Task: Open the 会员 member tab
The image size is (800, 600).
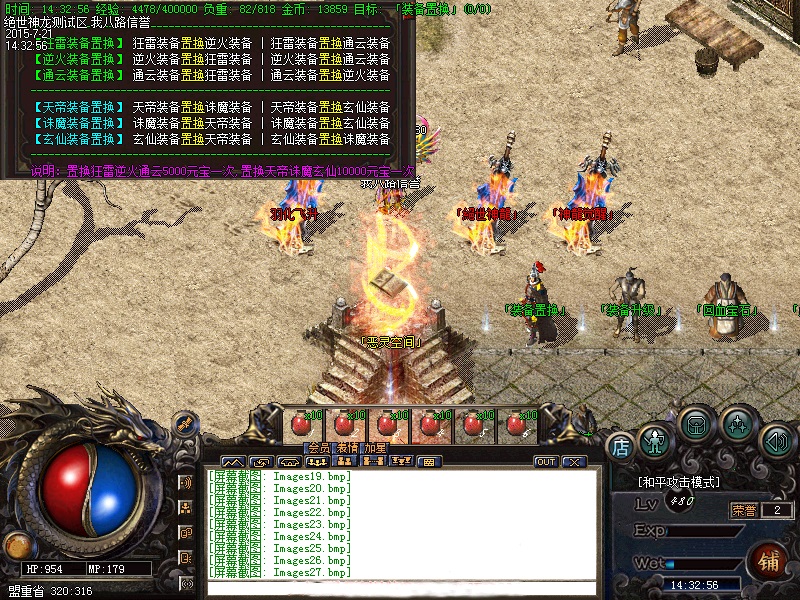Action: 318,448
